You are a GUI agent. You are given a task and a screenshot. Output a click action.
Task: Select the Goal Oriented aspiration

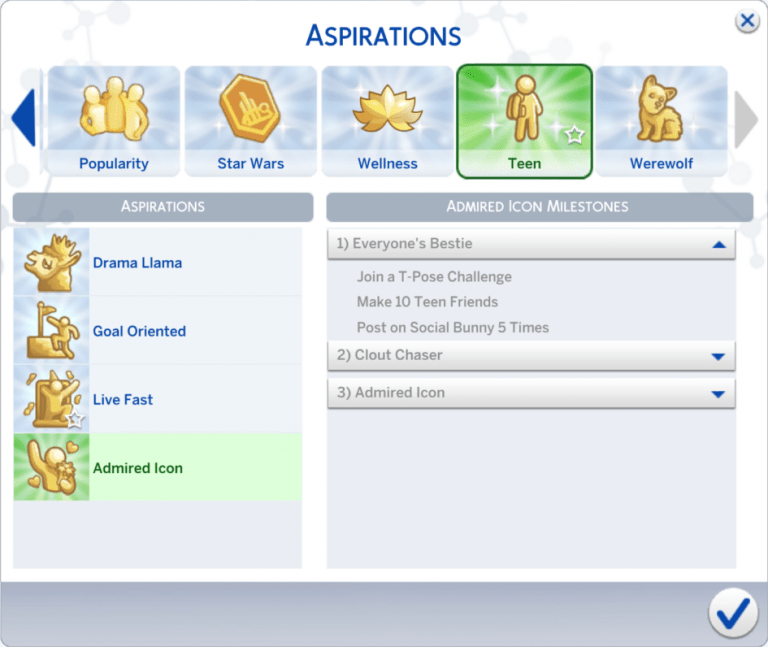[157, 331]
